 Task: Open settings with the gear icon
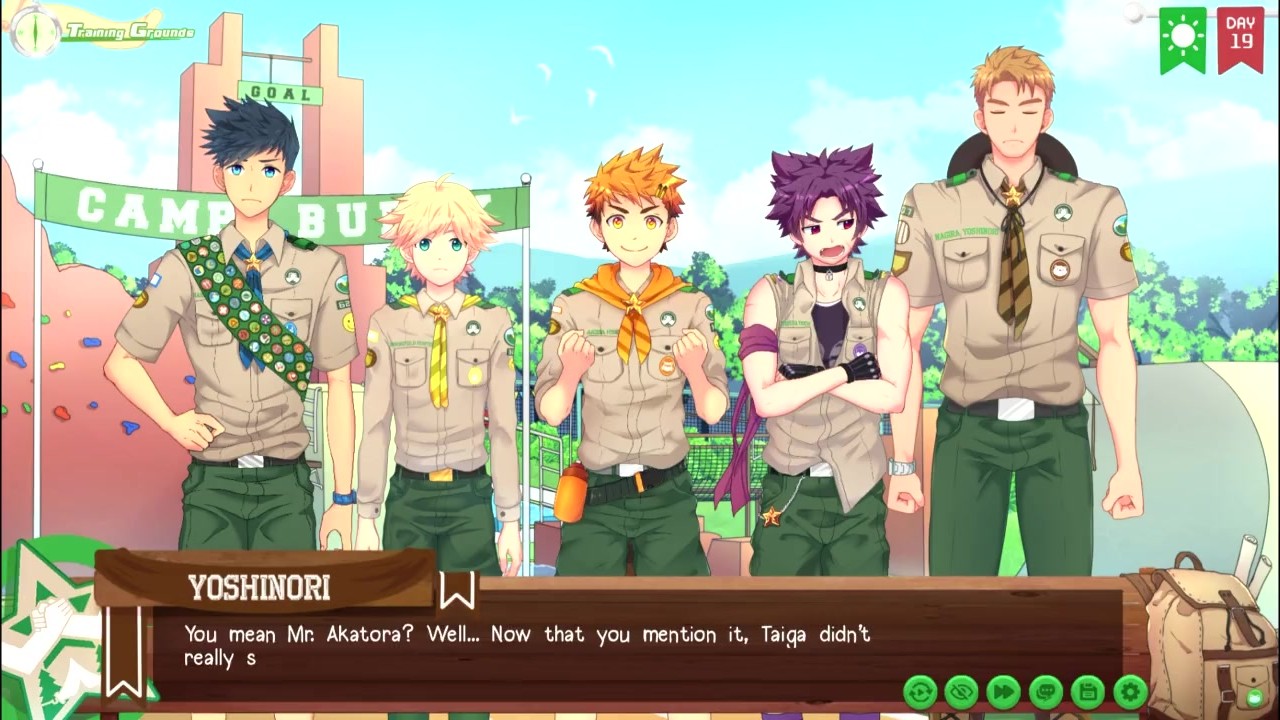pyautogui.click(x=1130, y=691)
